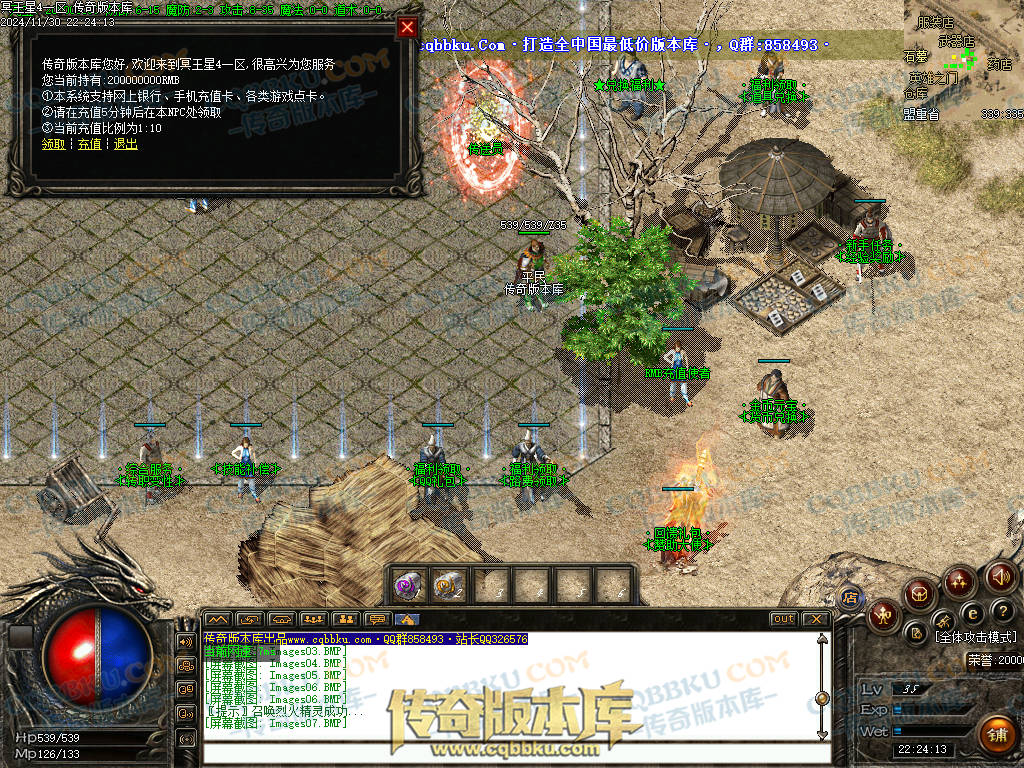The width and height of the screenshot is (1024, 768).
Task: Open the character figure icon button
Action: 884,616
